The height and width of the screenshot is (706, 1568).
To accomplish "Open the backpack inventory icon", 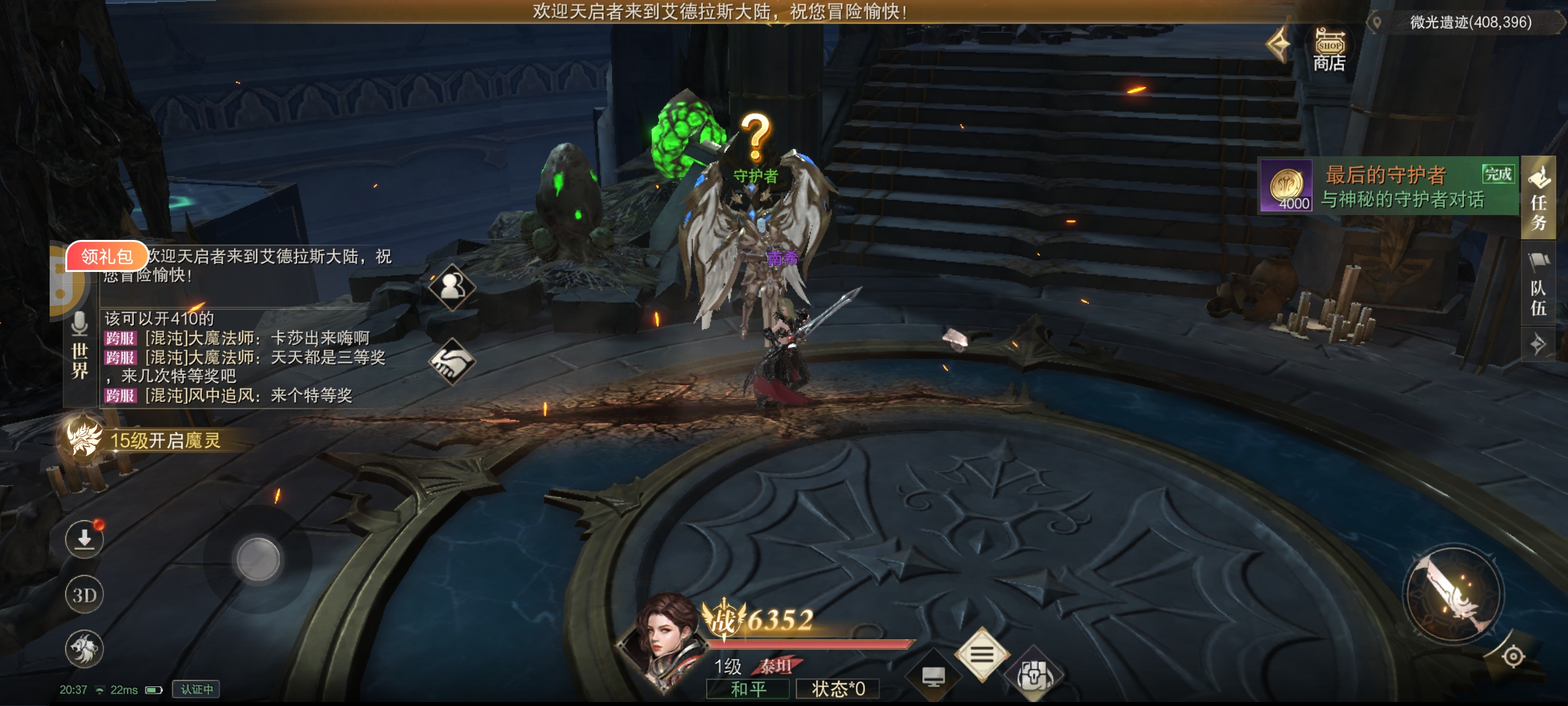I will 1034,677.
